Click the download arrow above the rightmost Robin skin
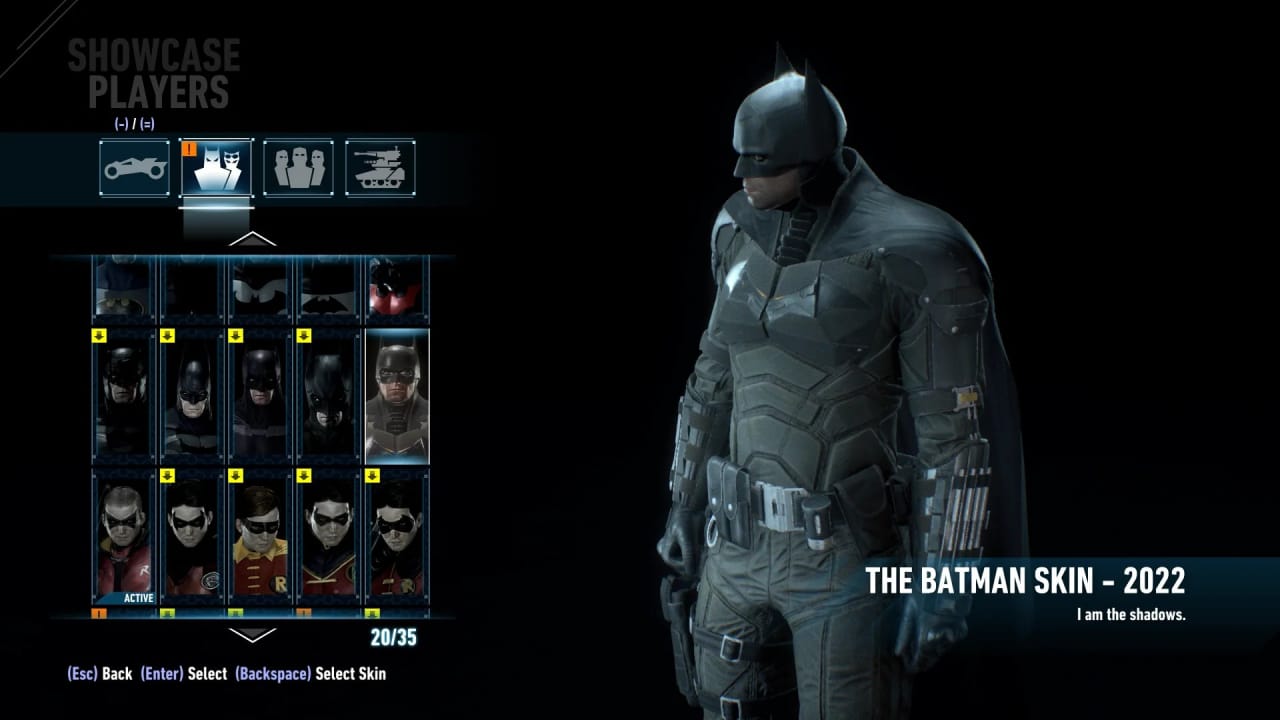Image resolution: width=1280 pixels, height=720 pixels. tap(372, 476)
